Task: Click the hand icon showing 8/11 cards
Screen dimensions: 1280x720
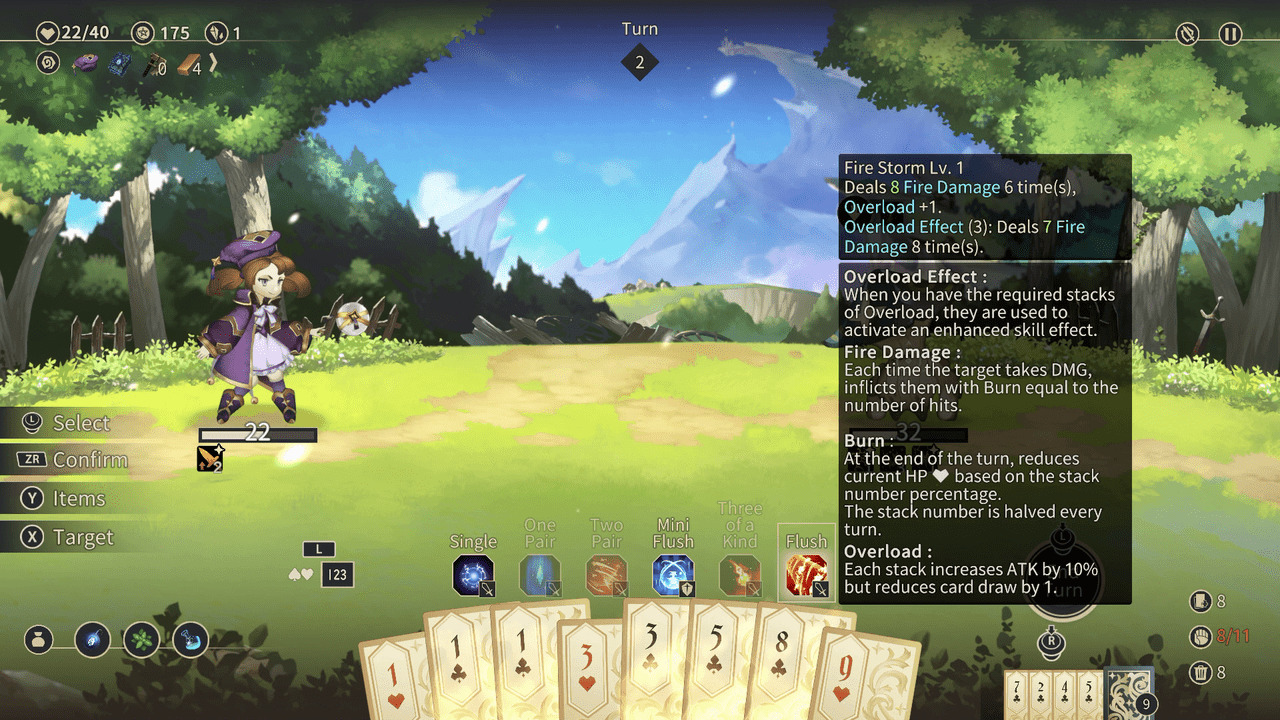Action: 1200,637
